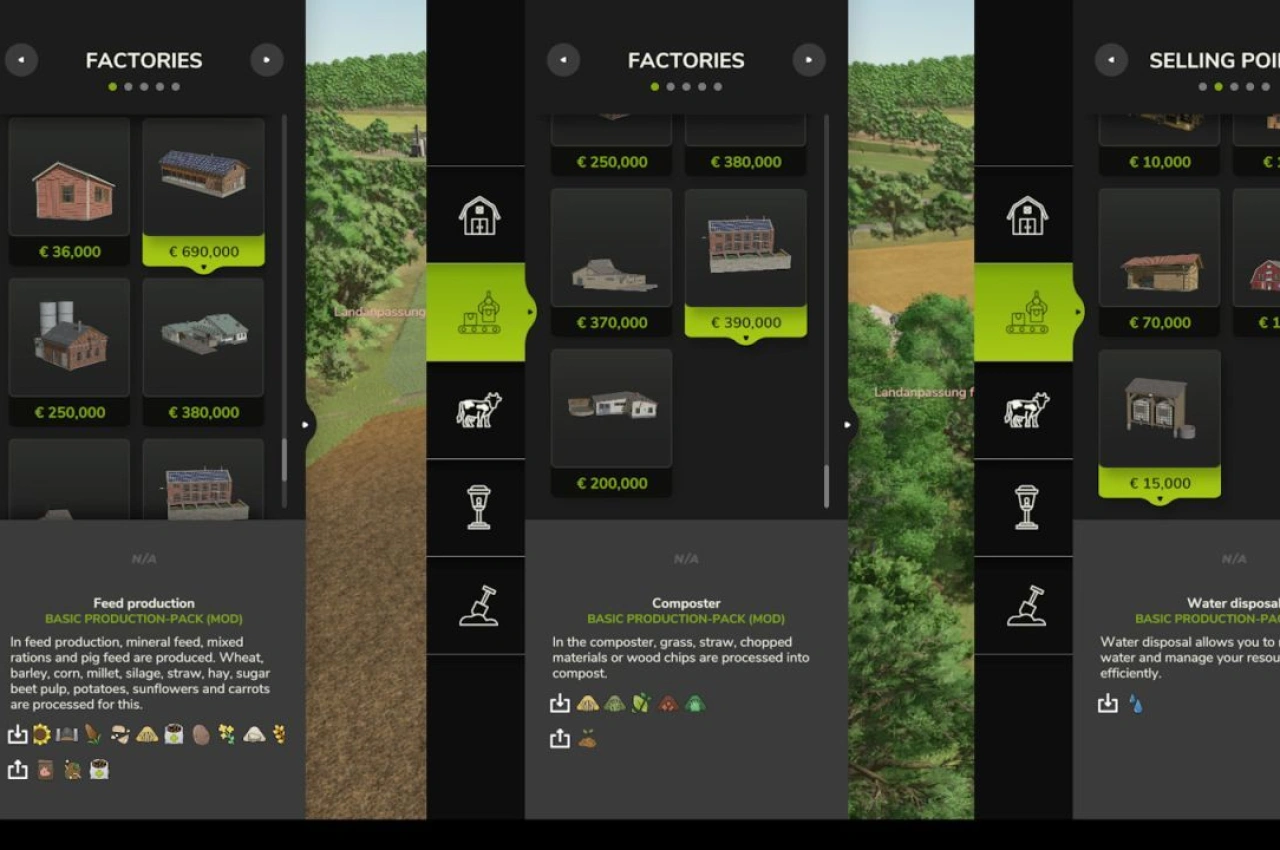The image size is (1280, 850).
Task: Click the FACTORIES tab title
Action: (143, 60)
